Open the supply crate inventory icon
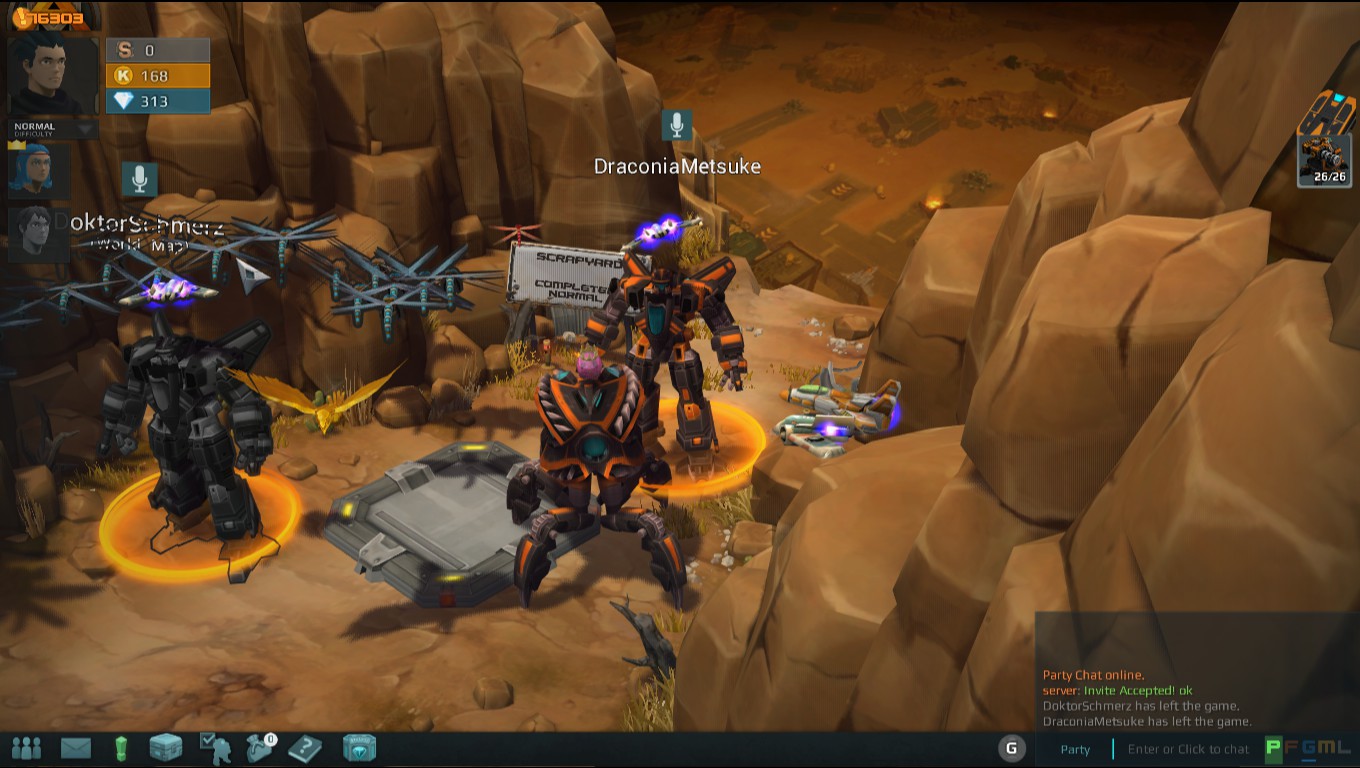The height and width of the screenshot is (768, 1360). [x=165, y=747]
